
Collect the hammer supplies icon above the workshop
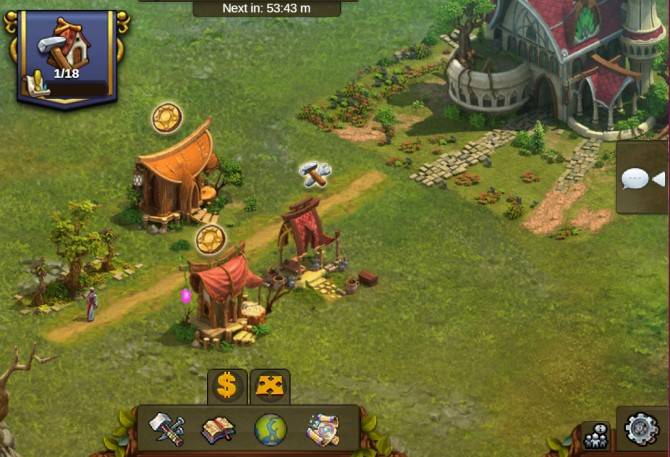click(x=315, y=174)
